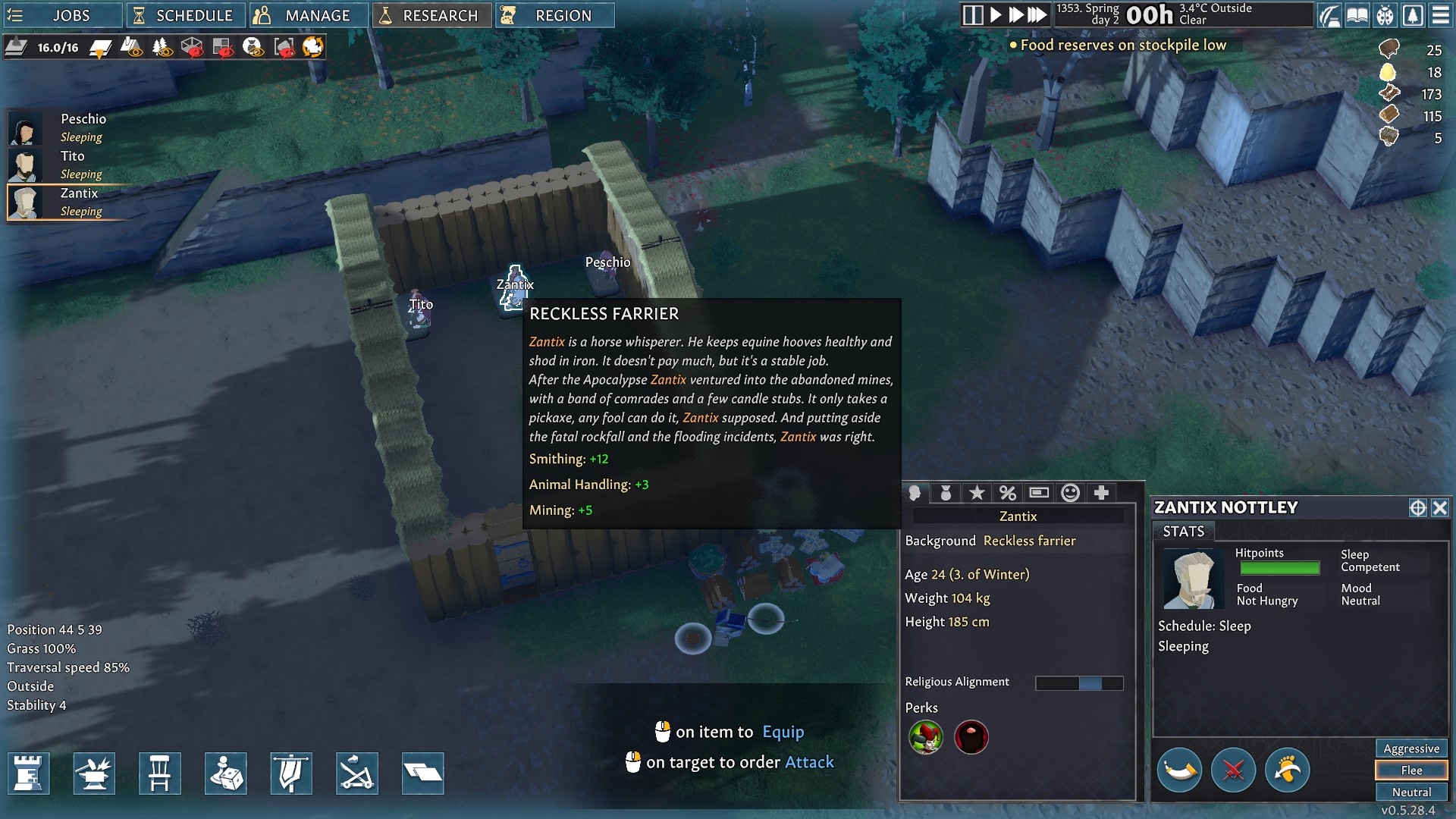Open the Region map menu
Image resolution: width=1456 pixels, height=819 pixels.
tap(554, 15)
